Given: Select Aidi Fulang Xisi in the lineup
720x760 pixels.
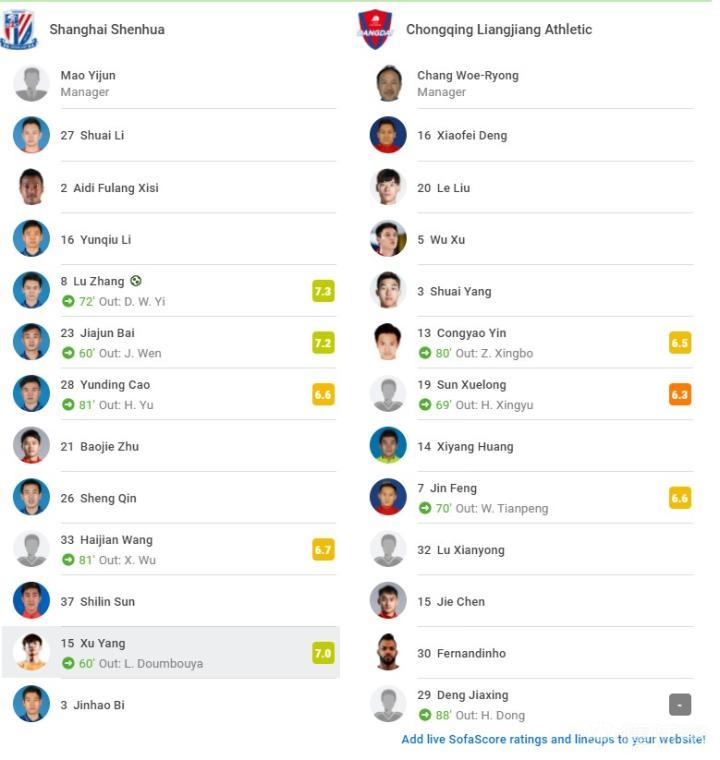Looking at the screenshot, I should pyautogui.click(x=115, y=188).
